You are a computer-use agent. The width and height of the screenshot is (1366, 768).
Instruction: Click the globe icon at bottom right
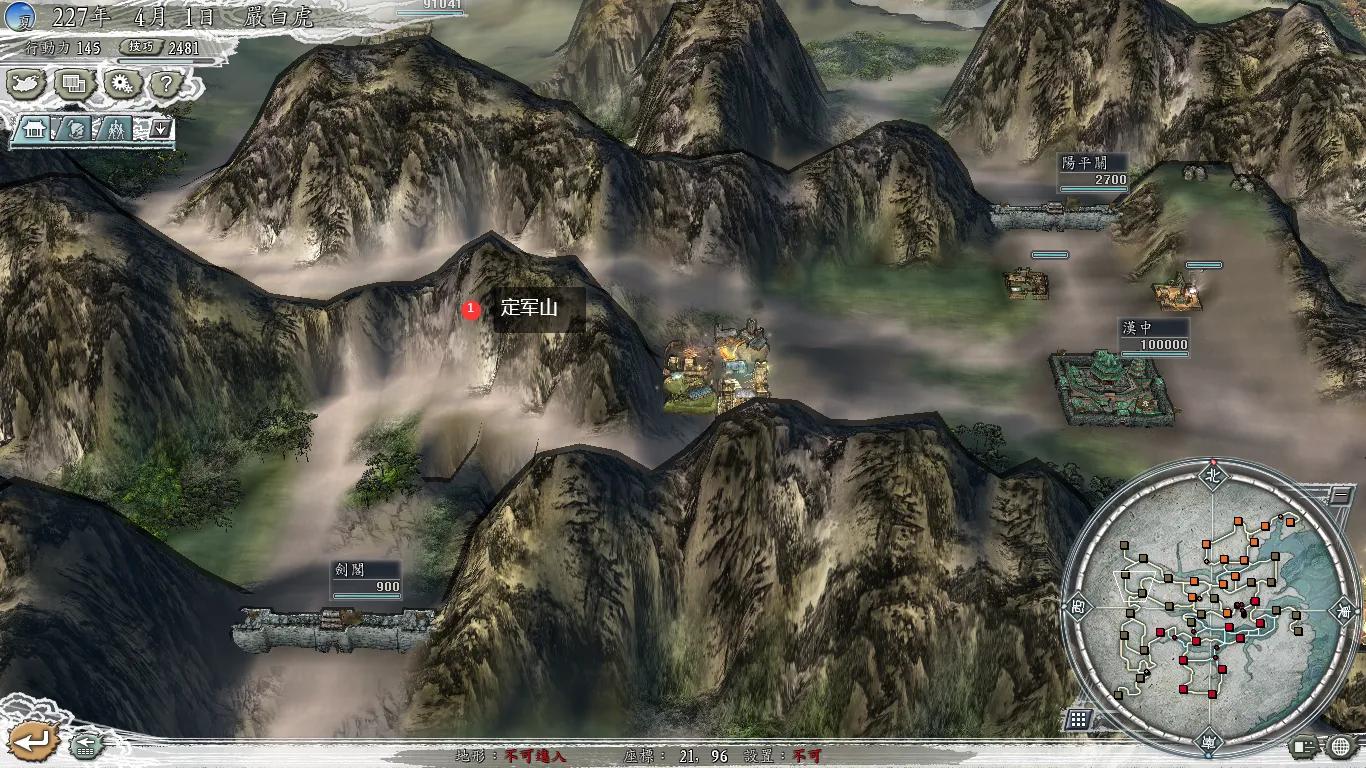point(1339,746)
